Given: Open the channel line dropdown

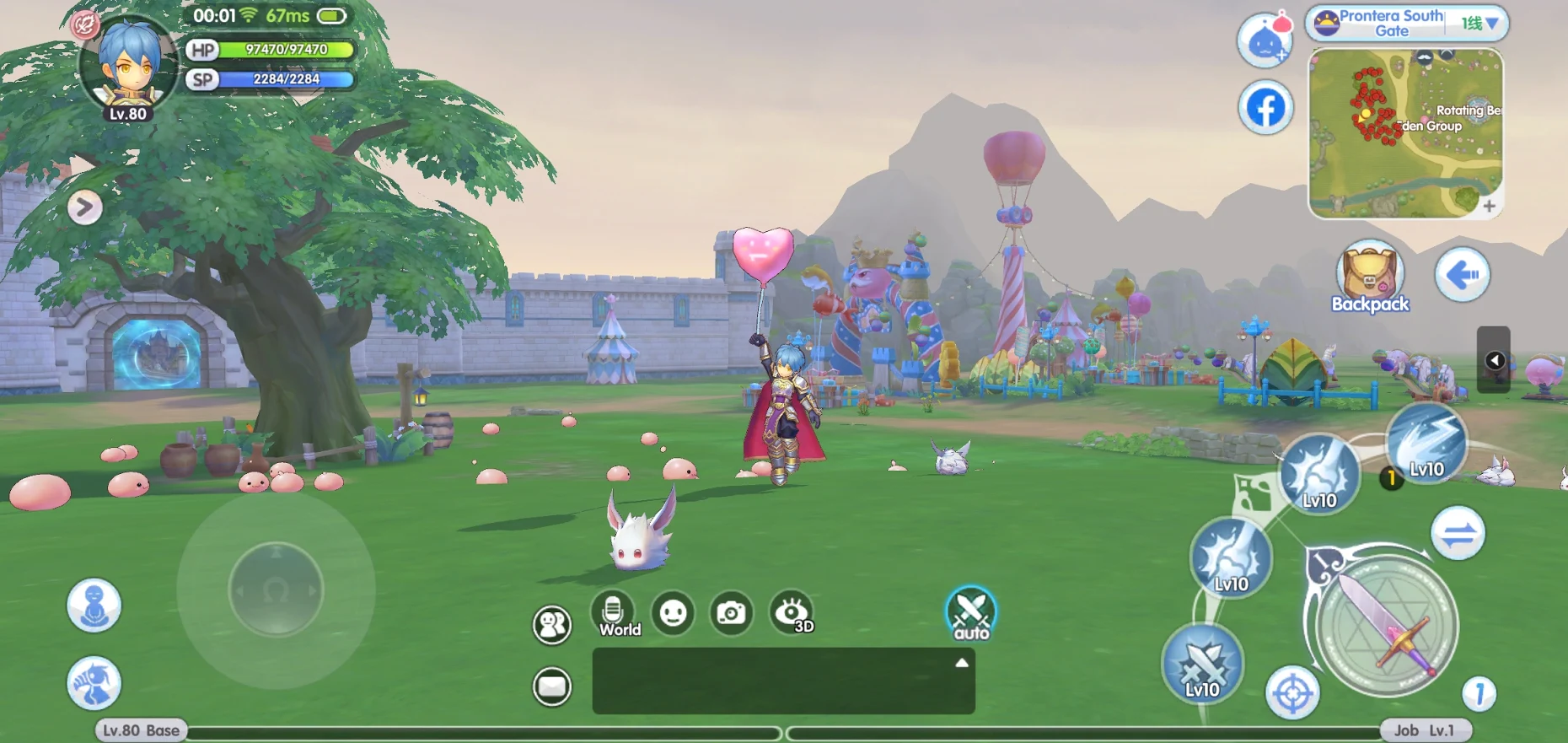Looking at the screenshot, I should [x=1481, y=24].
